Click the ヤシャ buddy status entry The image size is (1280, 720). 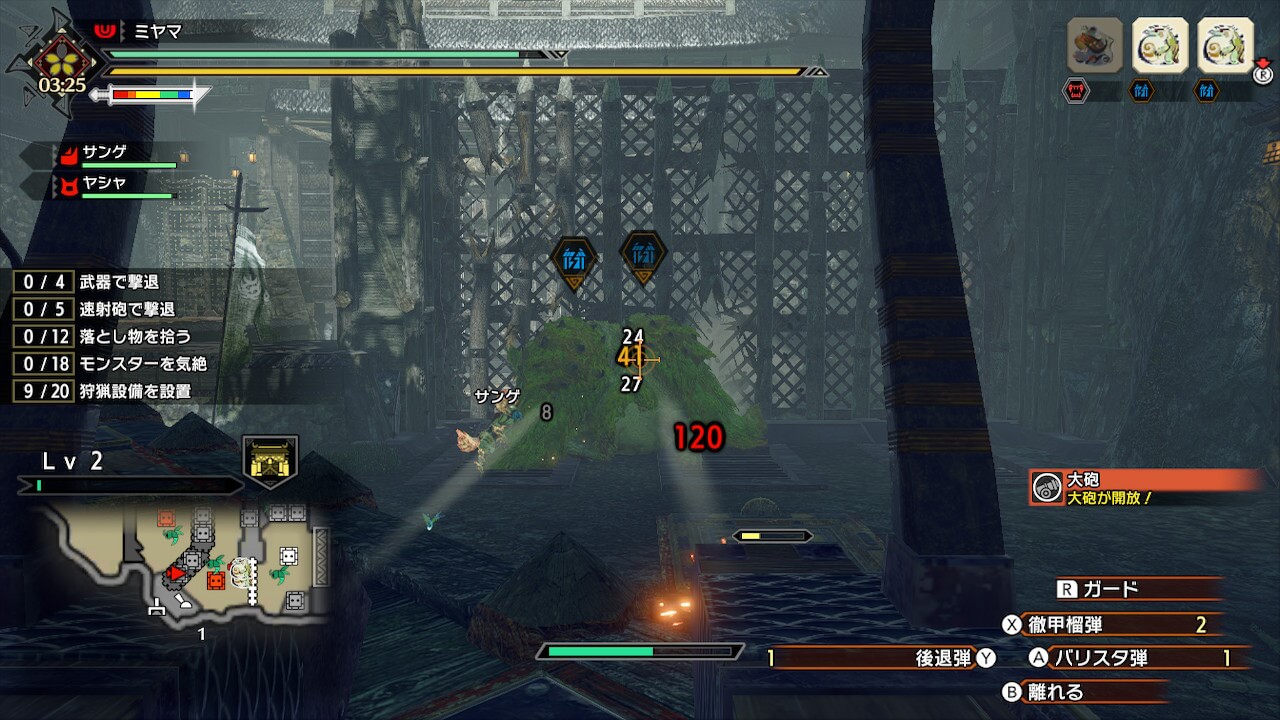[120, 185]
